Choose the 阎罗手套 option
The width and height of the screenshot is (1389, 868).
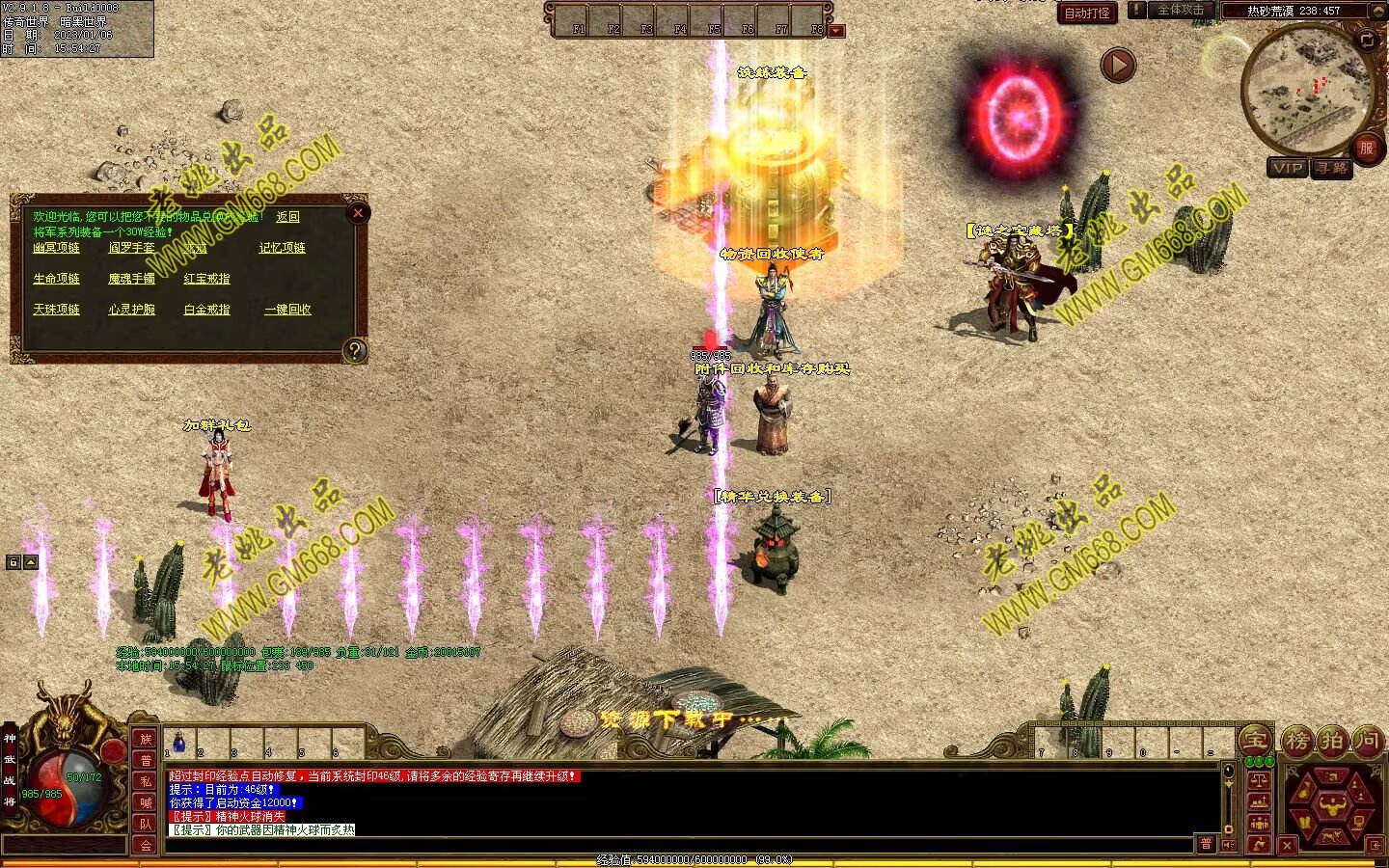(x=131, y=248)
